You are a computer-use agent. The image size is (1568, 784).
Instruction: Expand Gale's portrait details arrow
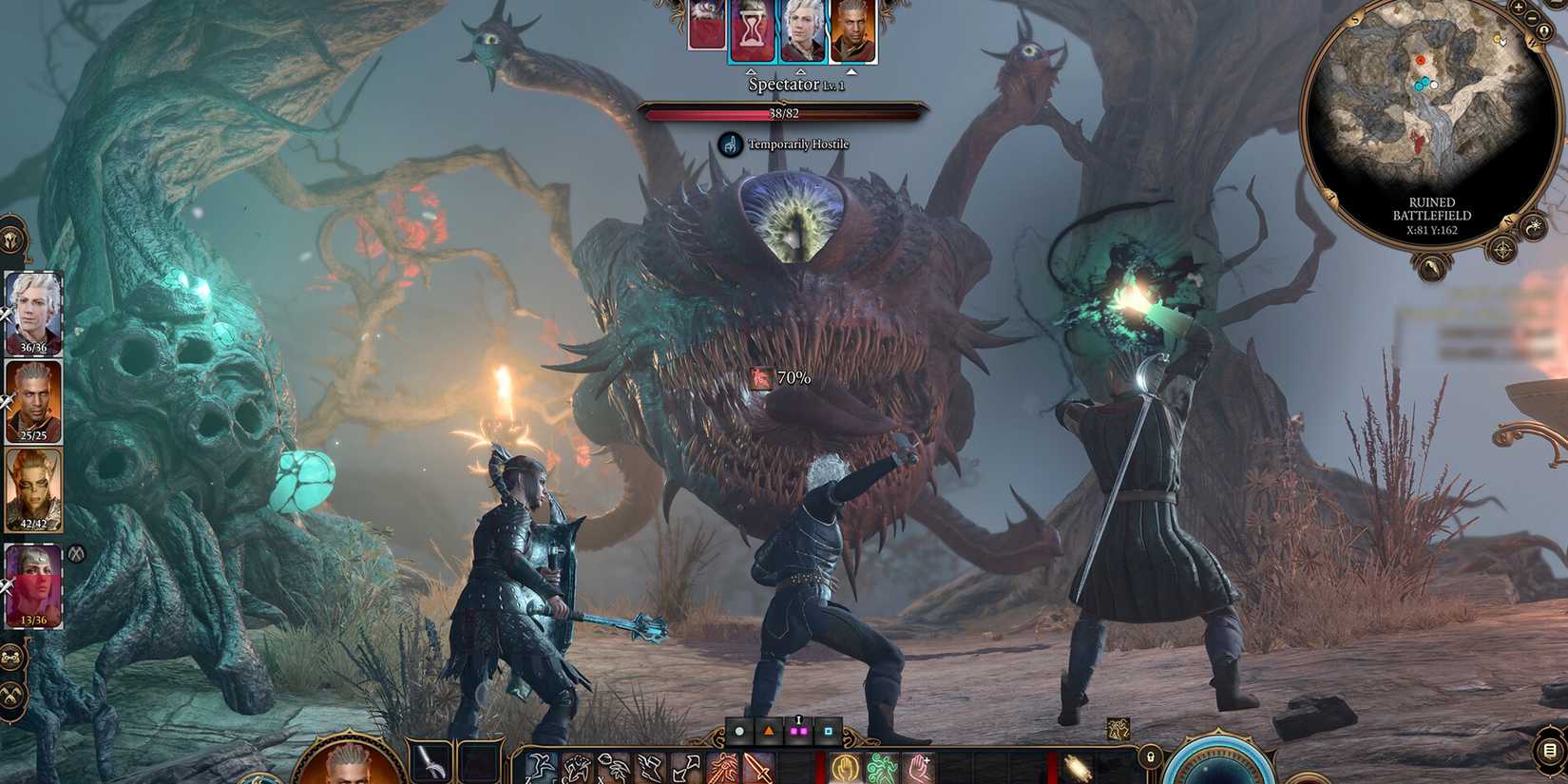(800, 70)
